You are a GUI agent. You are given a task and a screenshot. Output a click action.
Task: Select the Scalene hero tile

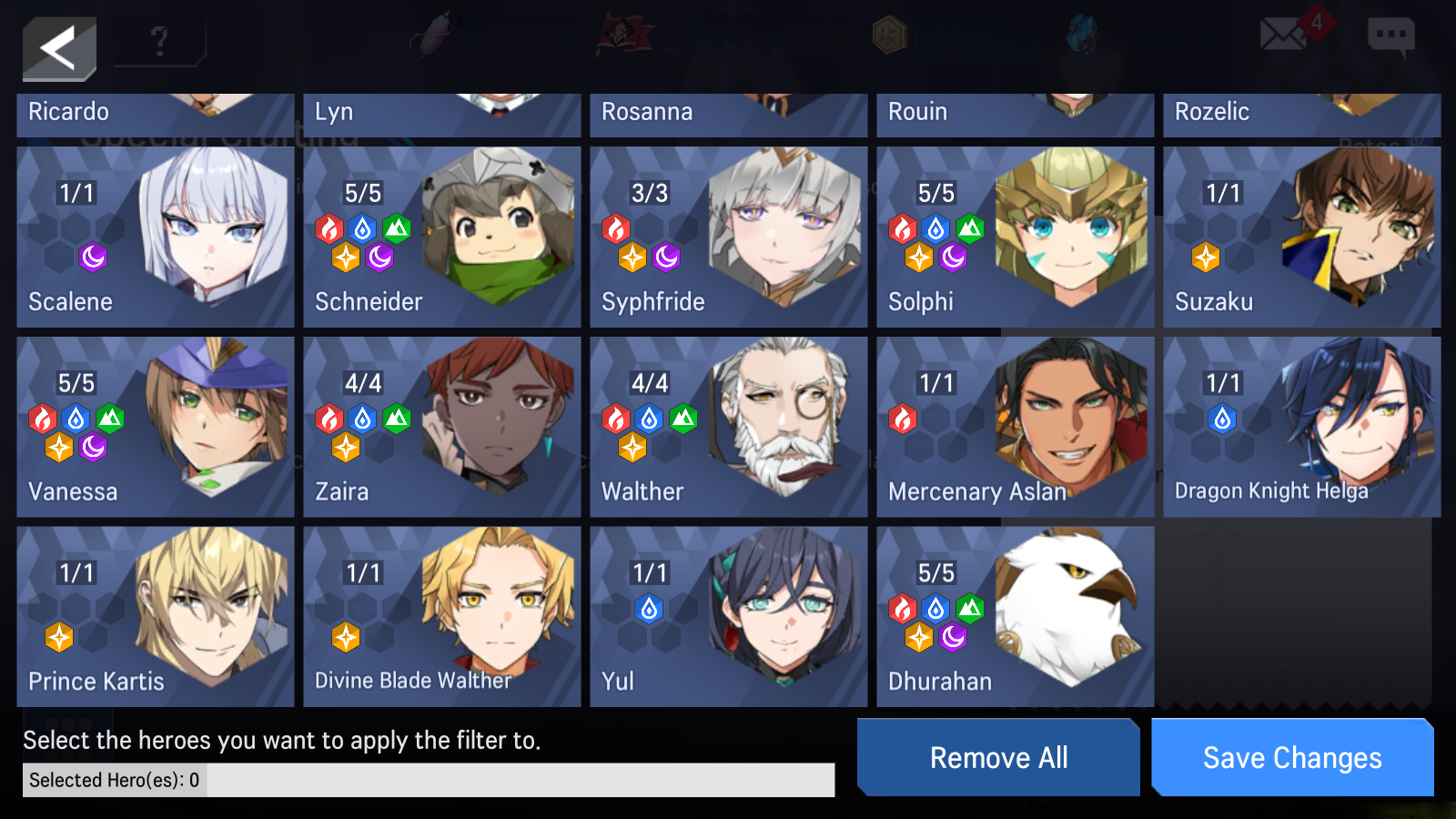point(156,237)
